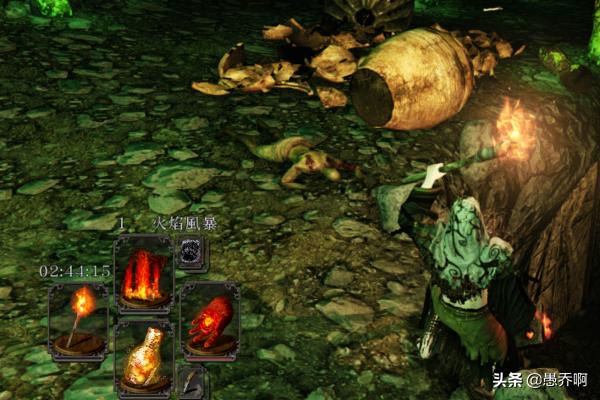
Task: Select the Firestorm pyromancy spell slot
Action: 143,273
